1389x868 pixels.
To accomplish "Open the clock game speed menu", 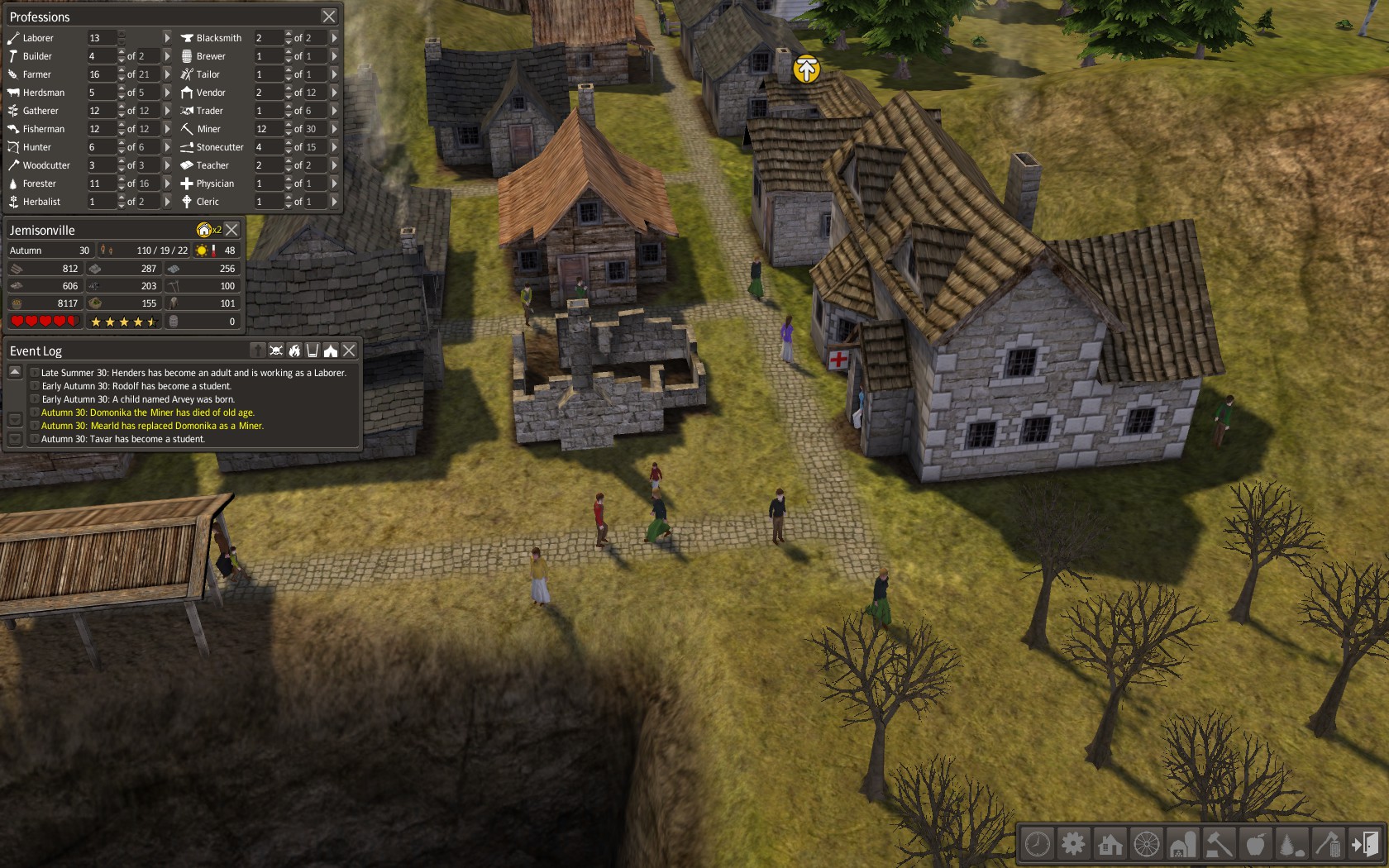I will pyautogui.click(x=1037, y=844).
